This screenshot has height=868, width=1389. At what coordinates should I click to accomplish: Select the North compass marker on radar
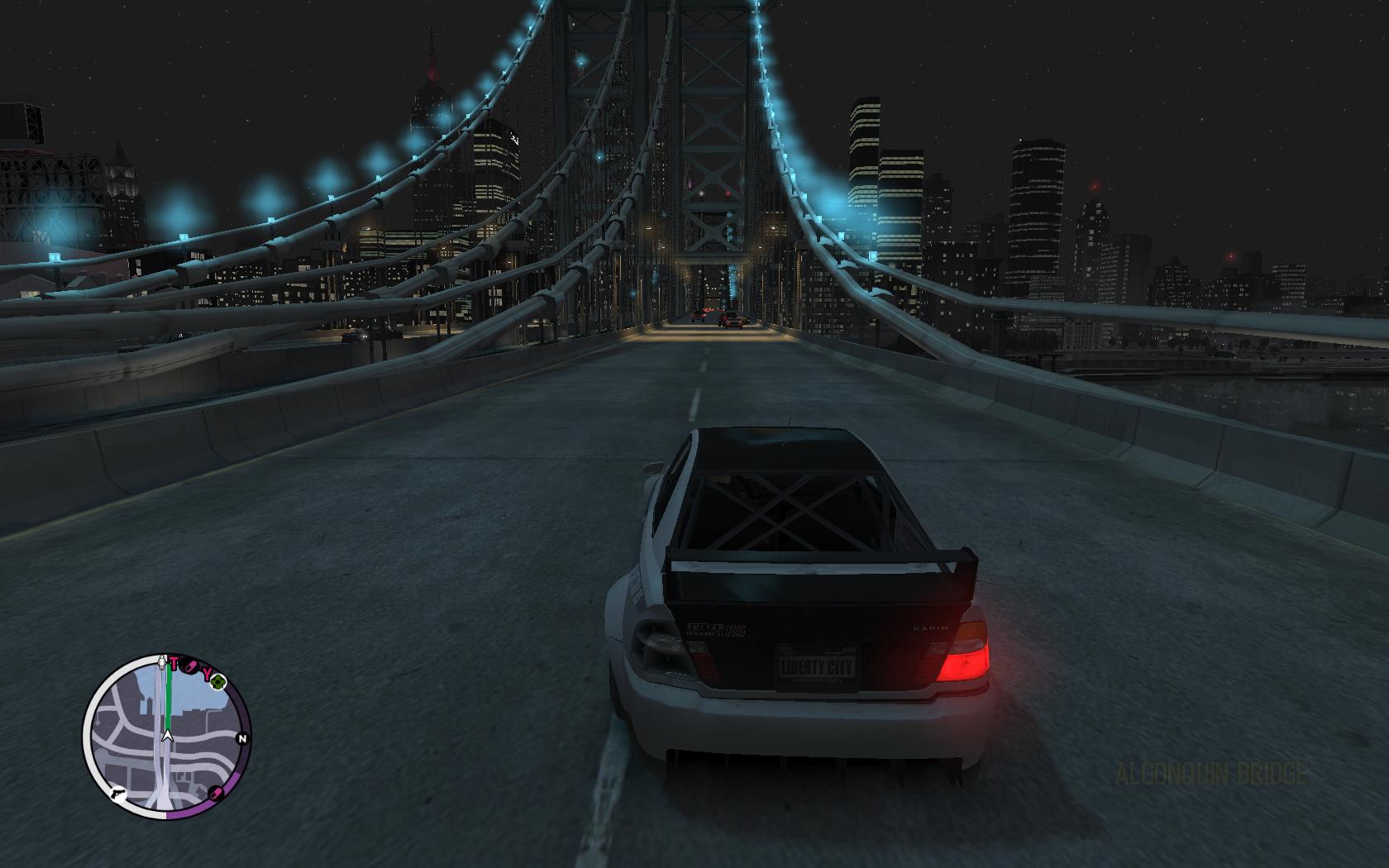pos(242,738)
